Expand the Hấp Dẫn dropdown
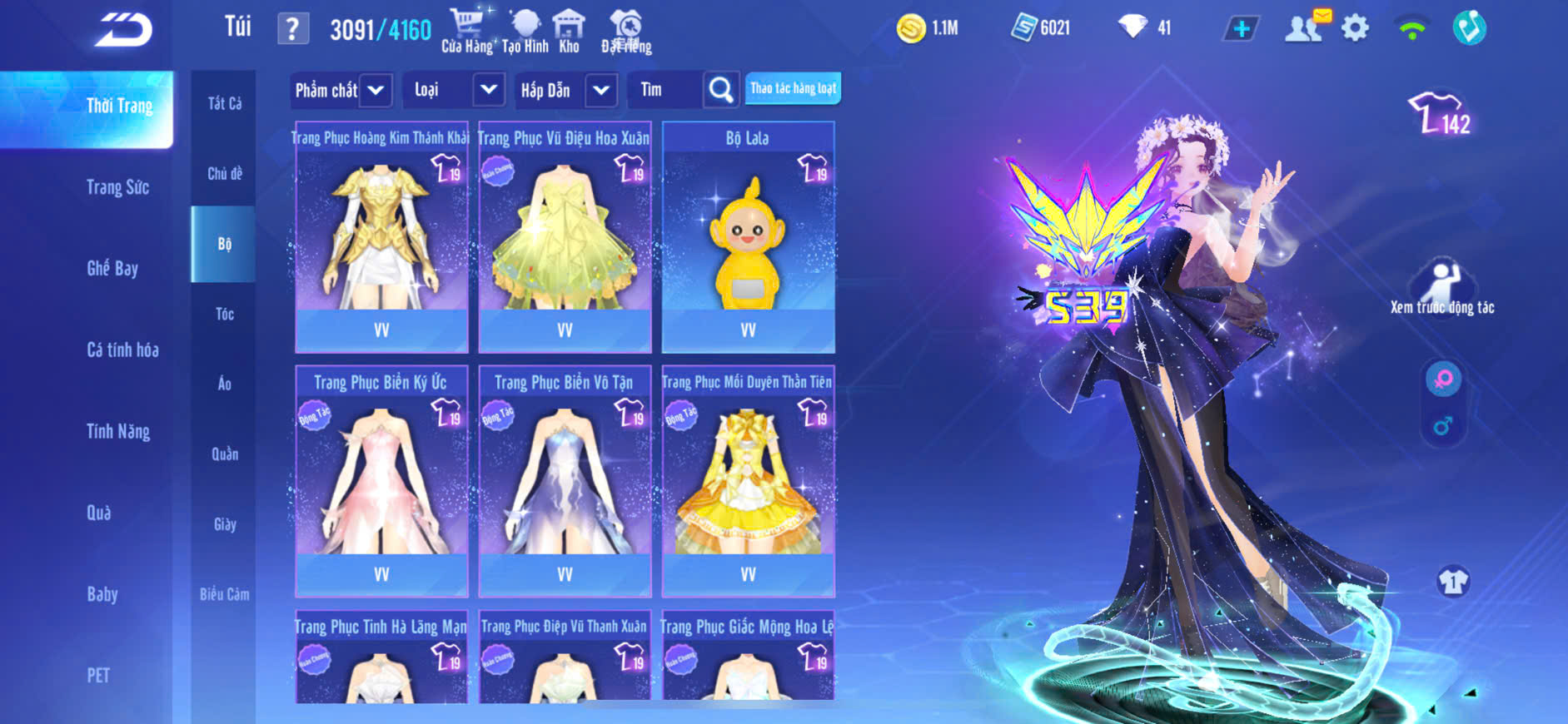1568x724 pixels. click(601, 90)
